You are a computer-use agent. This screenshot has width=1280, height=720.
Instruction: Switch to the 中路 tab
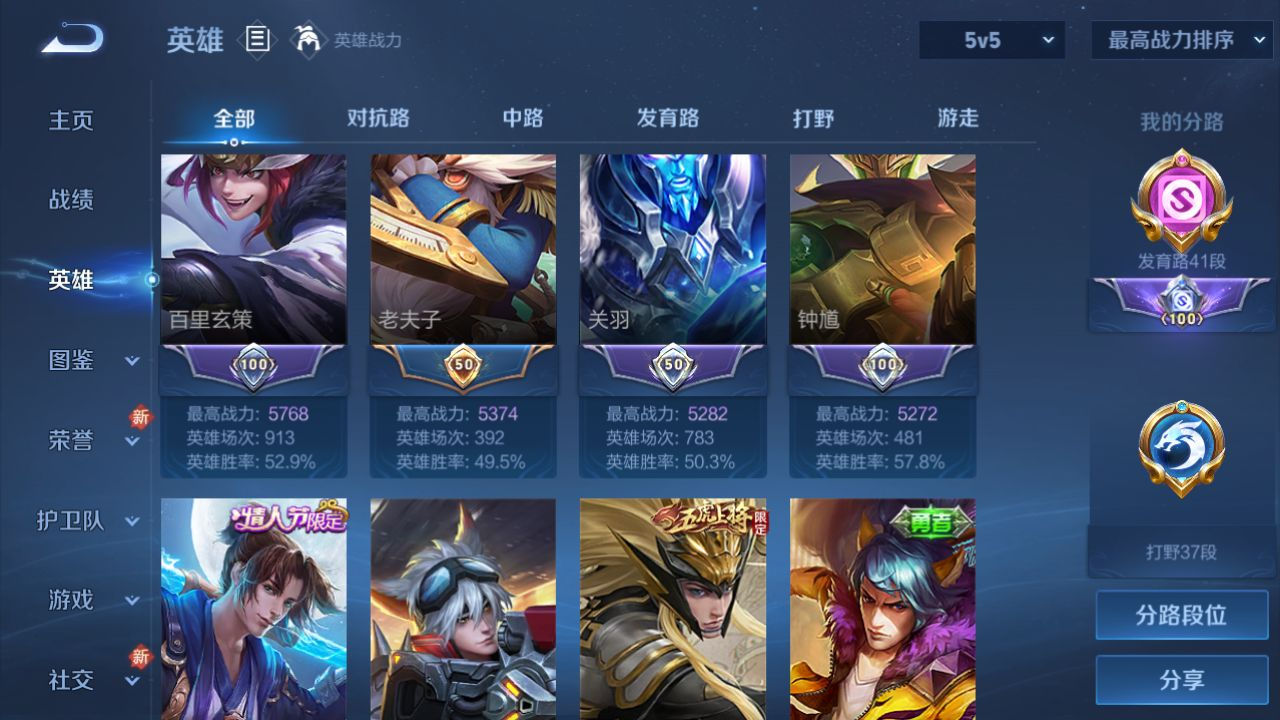coord(523,118)
